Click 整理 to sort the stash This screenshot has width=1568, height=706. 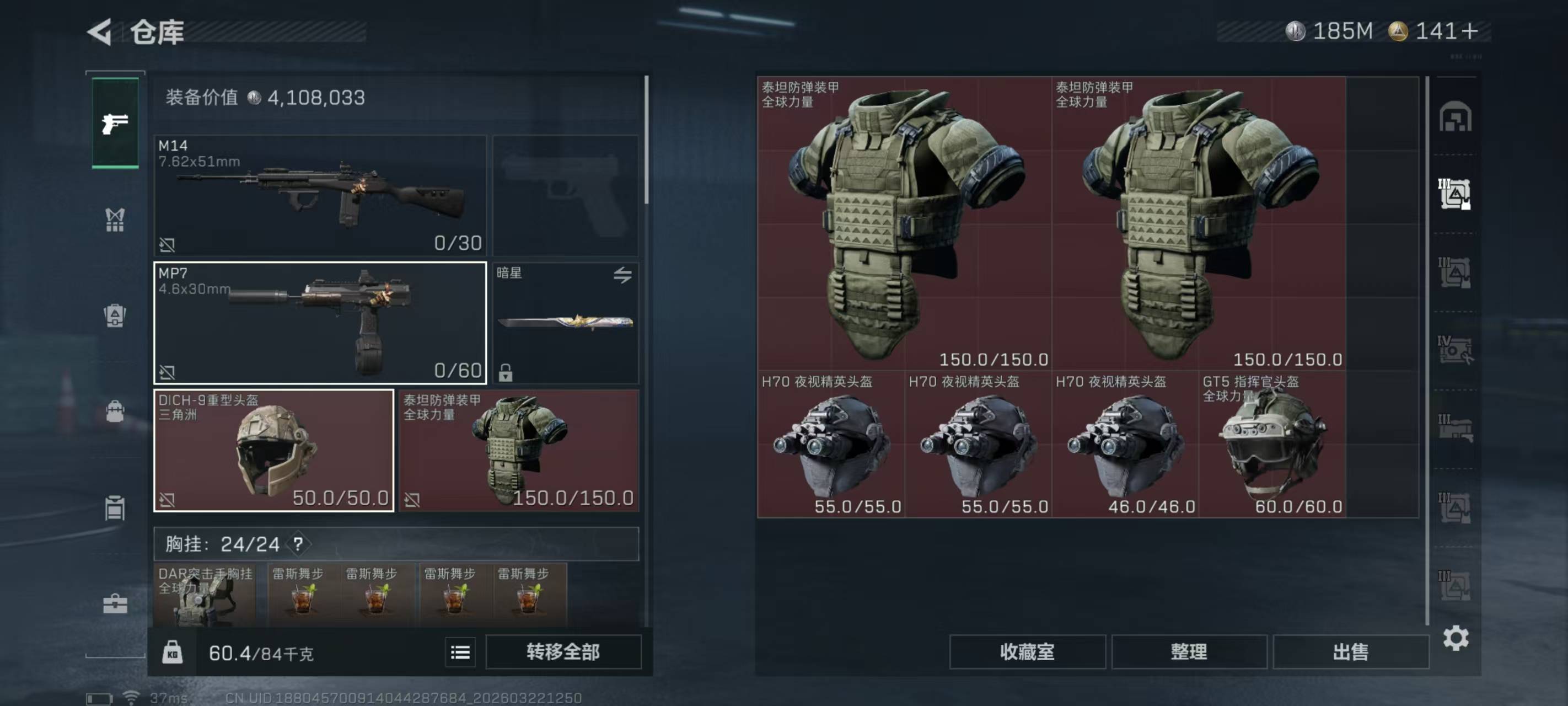(x=1189, y=652)
